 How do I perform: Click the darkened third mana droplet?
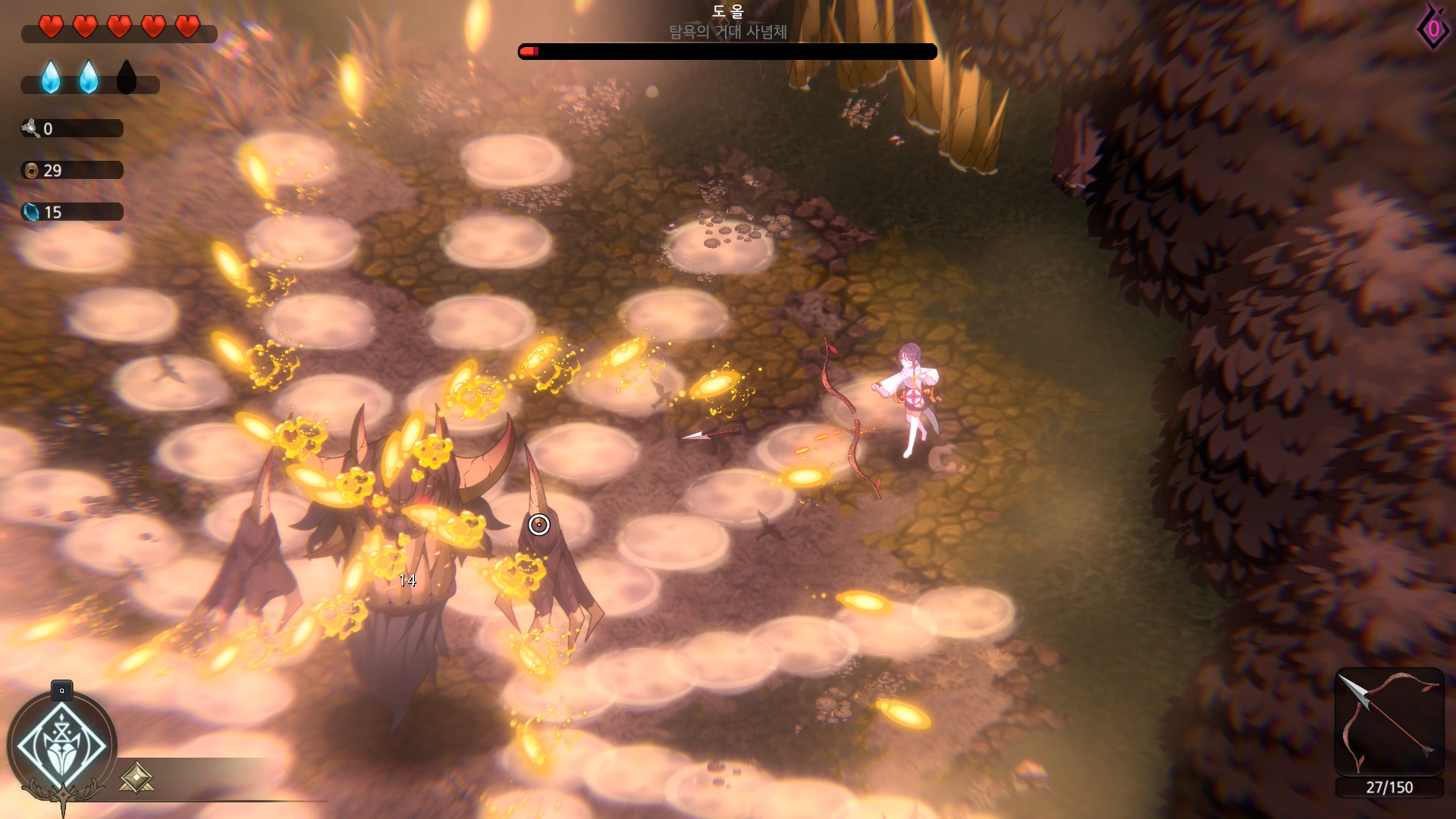pos(127,78)
